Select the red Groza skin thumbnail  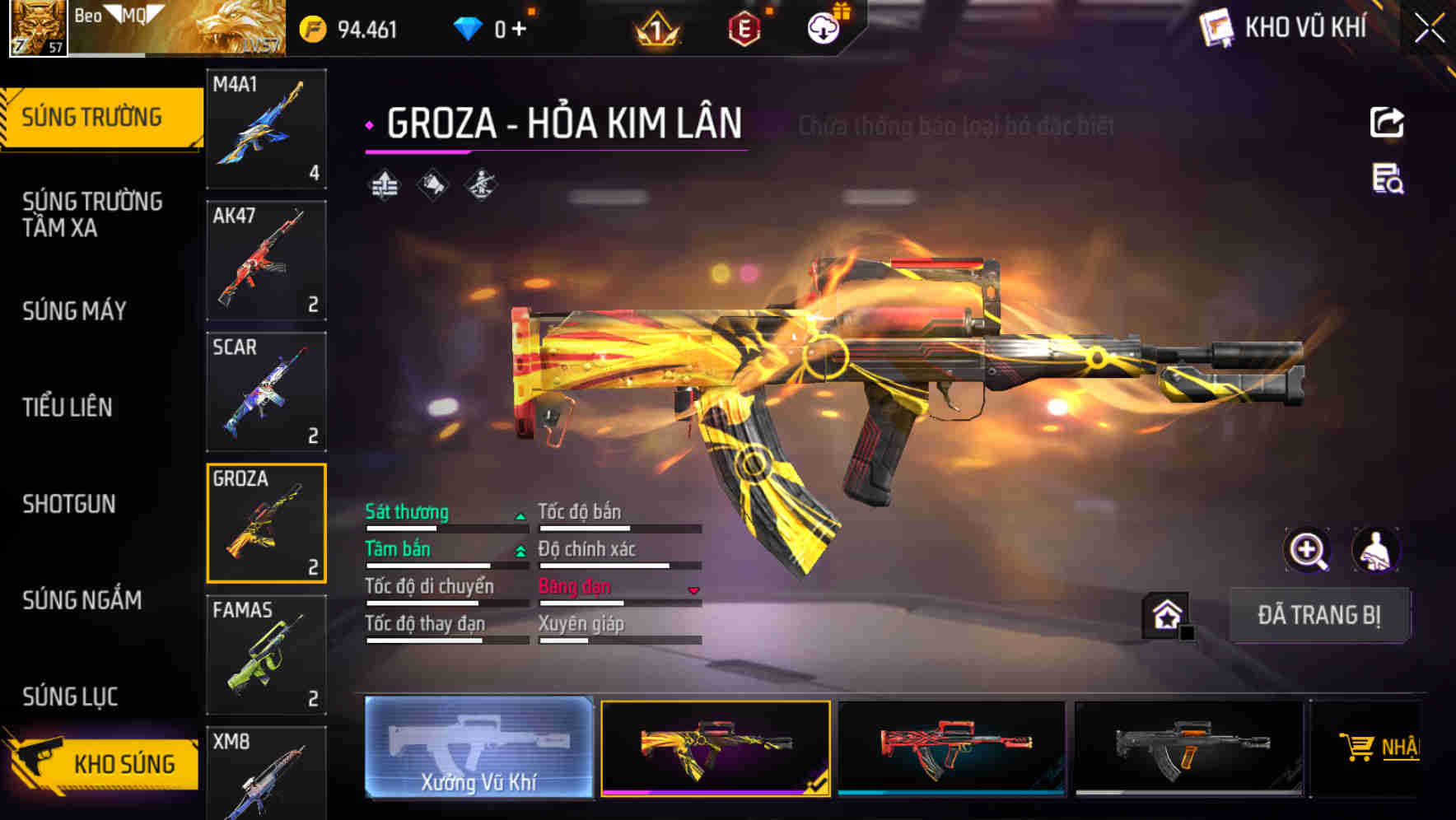pos(951,748)
